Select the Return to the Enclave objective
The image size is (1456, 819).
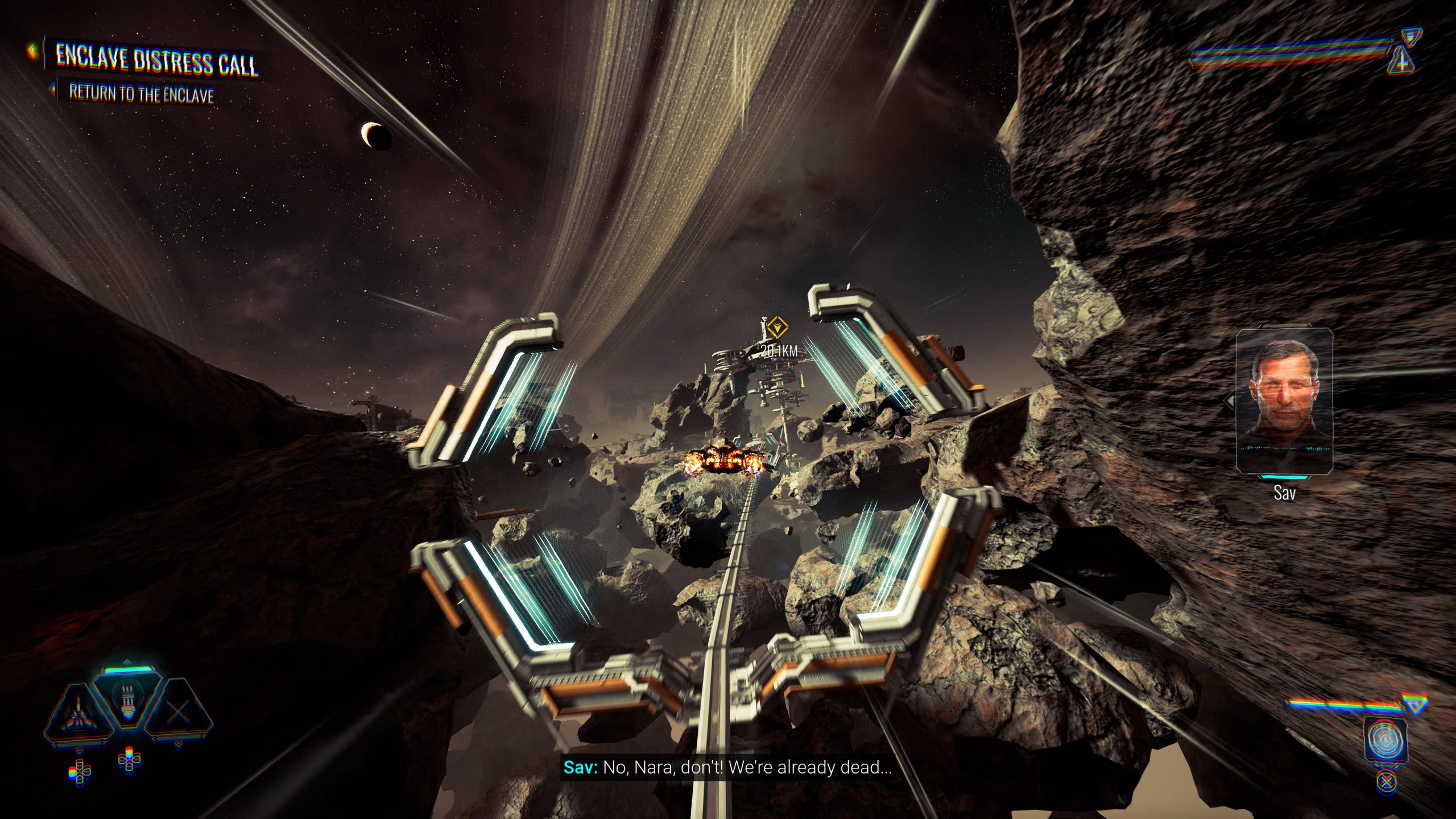[x=141, y=93]
